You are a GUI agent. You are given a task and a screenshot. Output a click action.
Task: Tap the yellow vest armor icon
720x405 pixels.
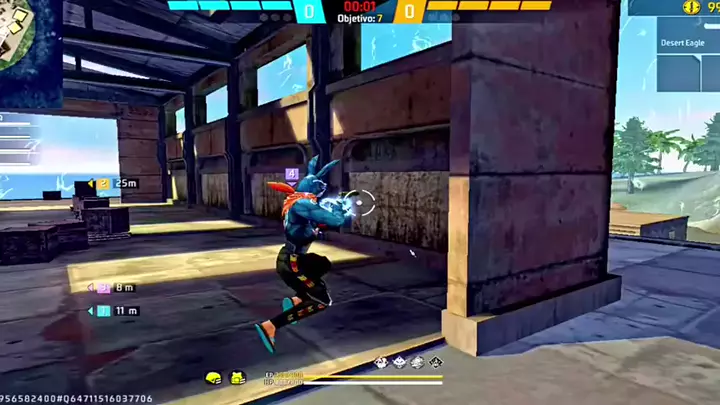(x=237, y=377)
